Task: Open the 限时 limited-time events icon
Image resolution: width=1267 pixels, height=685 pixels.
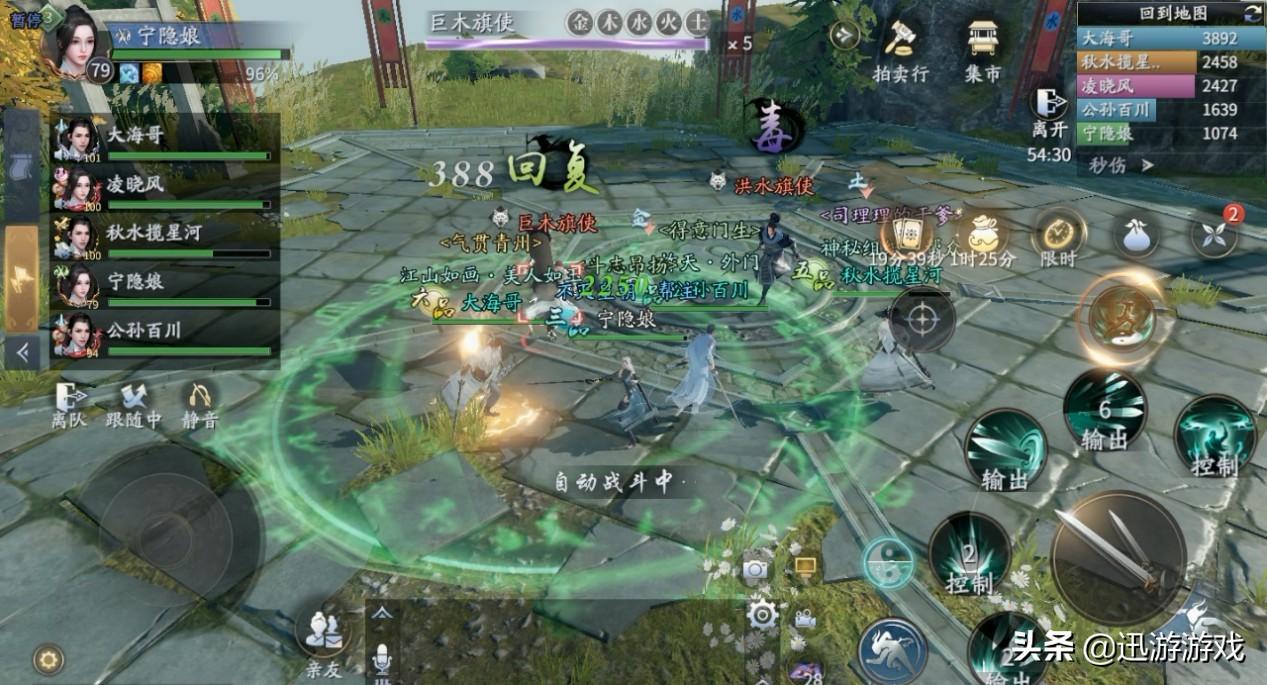Action: pos(1058,238)
